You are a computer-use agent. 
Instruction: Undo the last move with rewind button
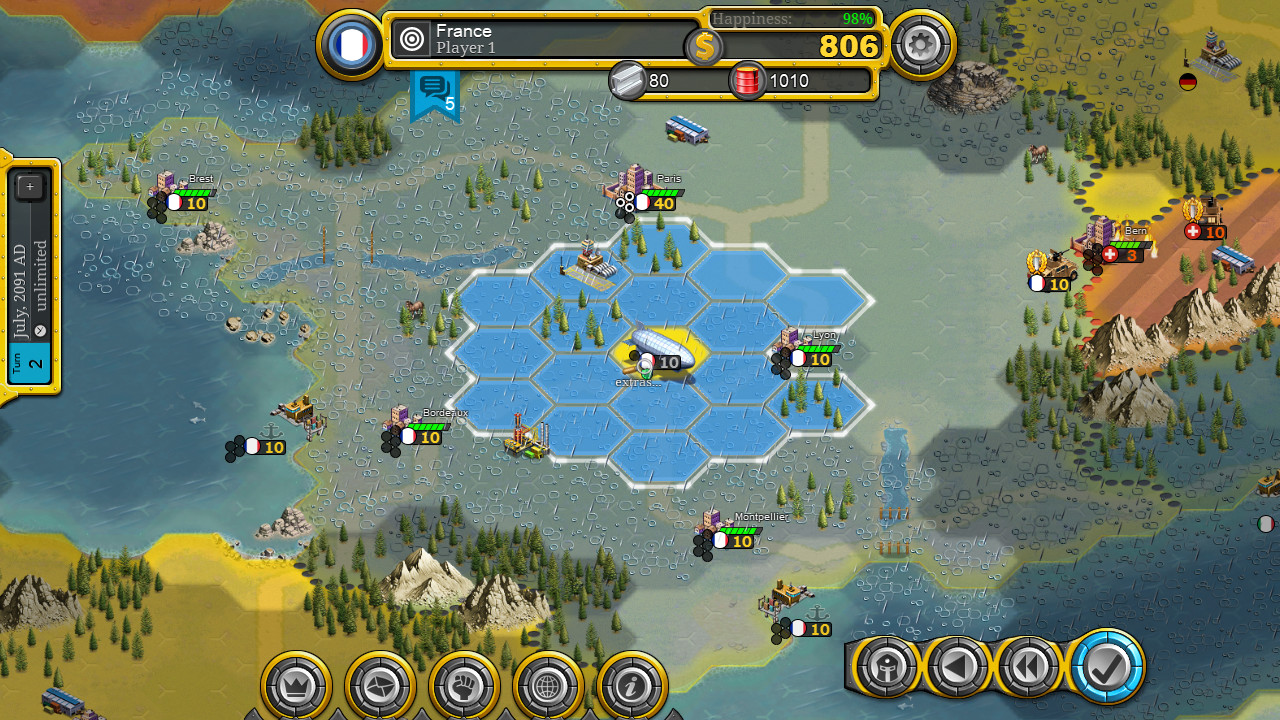pyautogui.click(x=1030, y=666)
